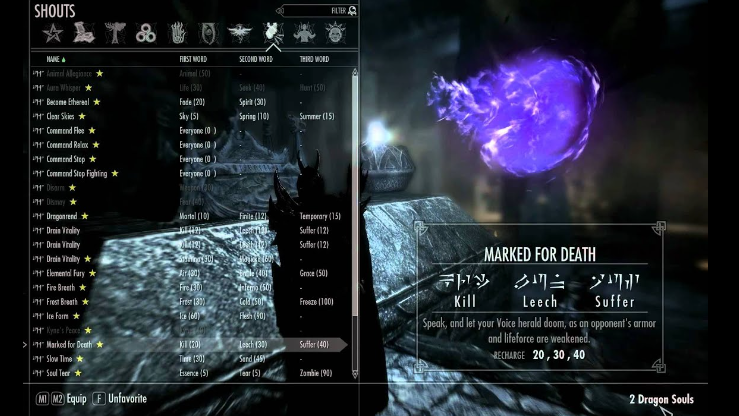Select the Frost Breath shout
This screenshot has height=416, width=739.
[62, 302]
